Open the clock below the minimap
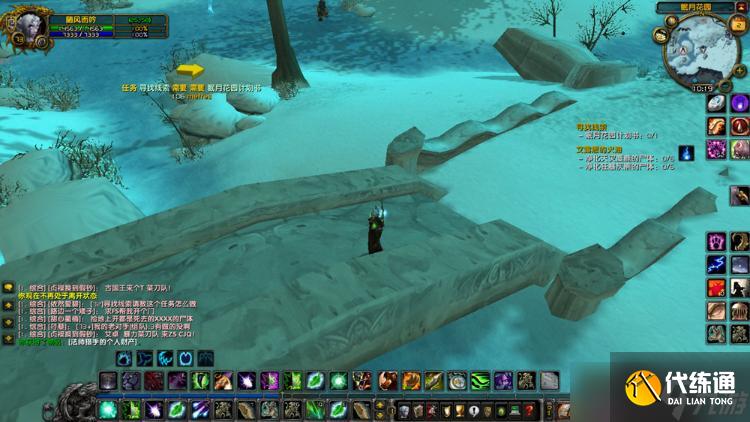This screenshot has width=750, height=422. (x=701, y=87)
